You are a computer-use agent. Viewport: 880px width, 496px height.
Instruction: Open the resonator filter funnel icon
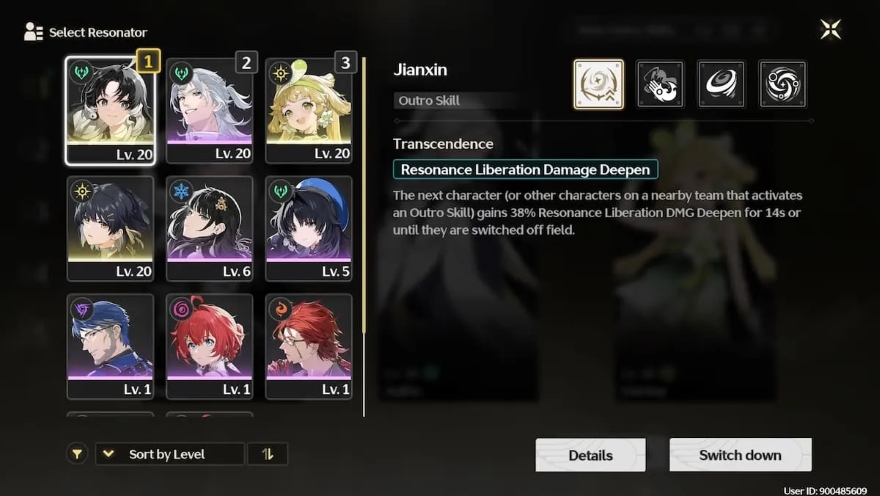tap(77, 454)
